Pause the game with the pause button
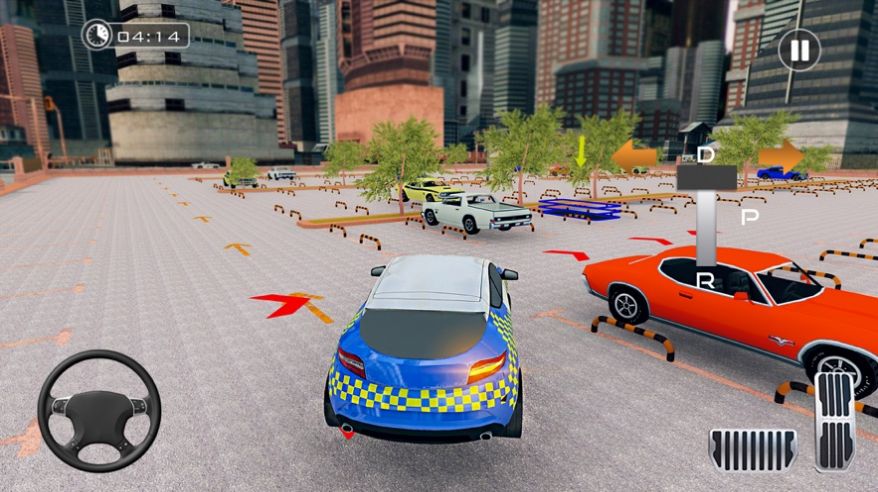The width and height of the screenshot is (878, 492). coord(799,49)
